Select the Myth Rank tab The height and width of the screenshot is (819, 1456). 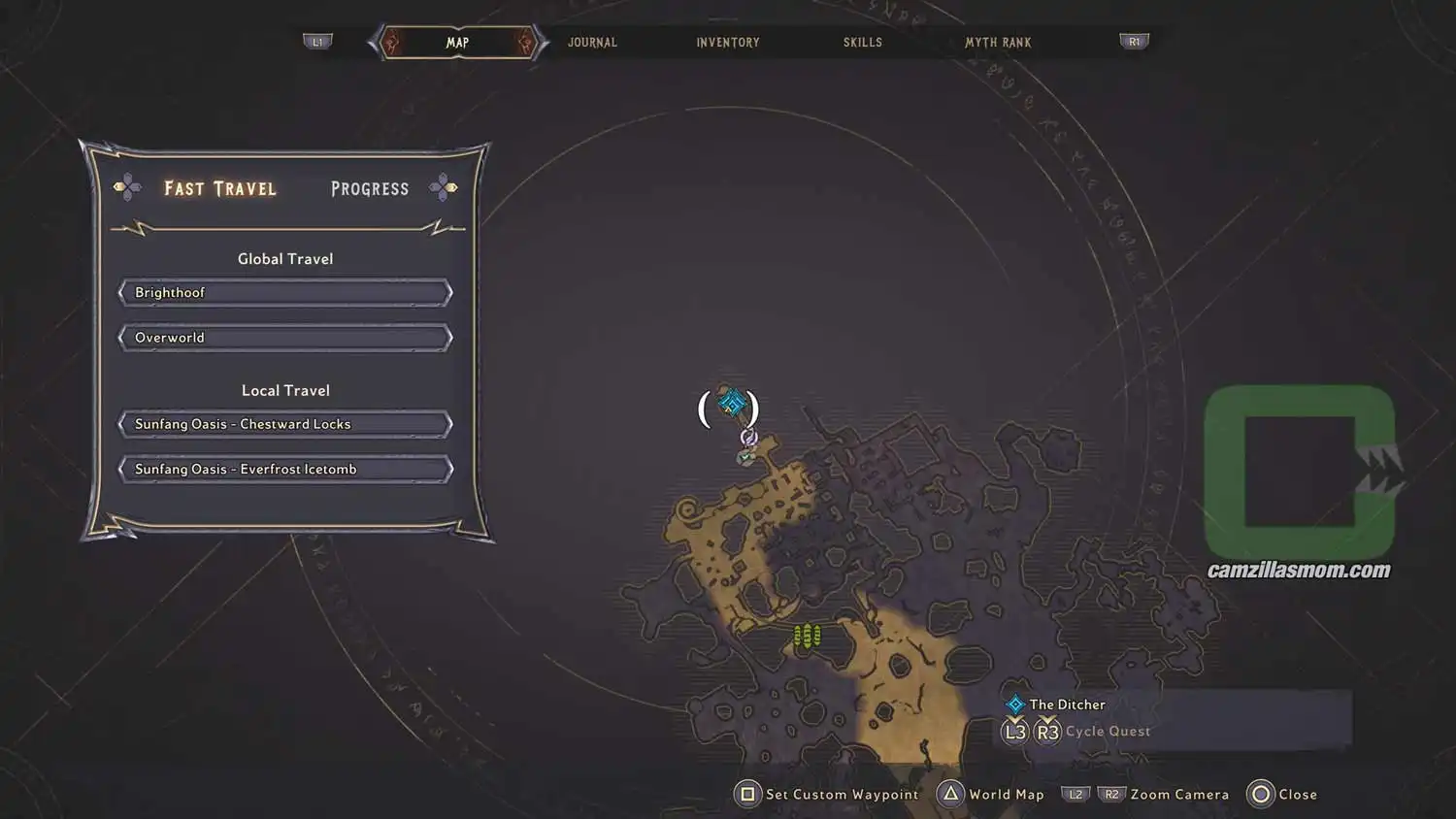pos(998,42)
